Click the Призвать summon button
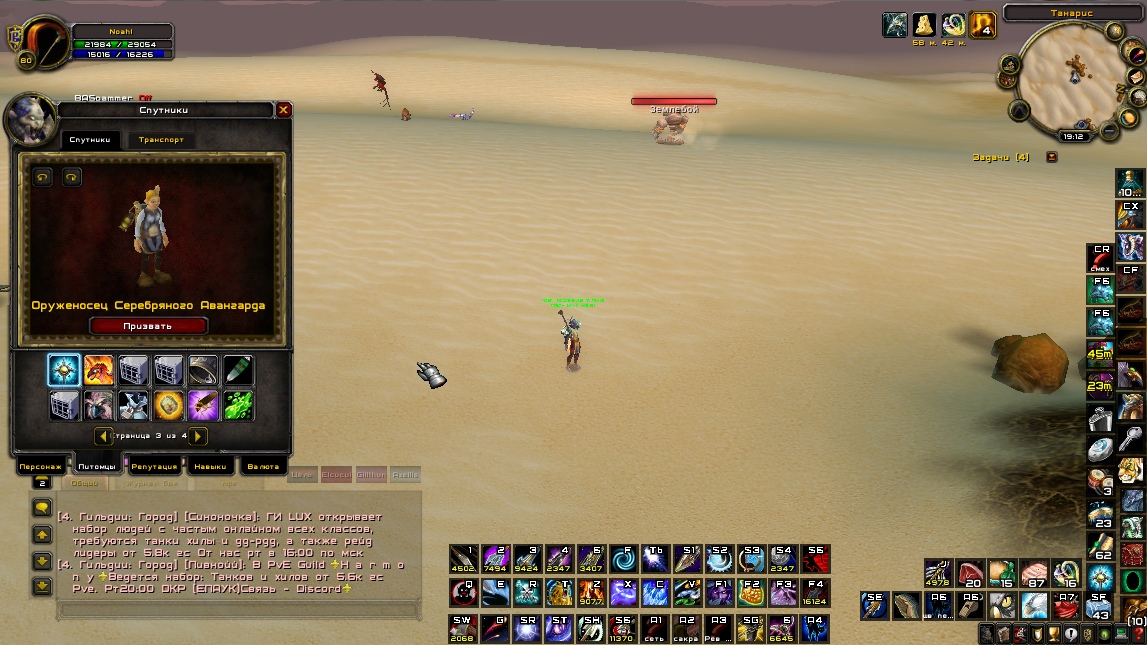This screenshot has width=1147, height=645. [x=148, y=325]
